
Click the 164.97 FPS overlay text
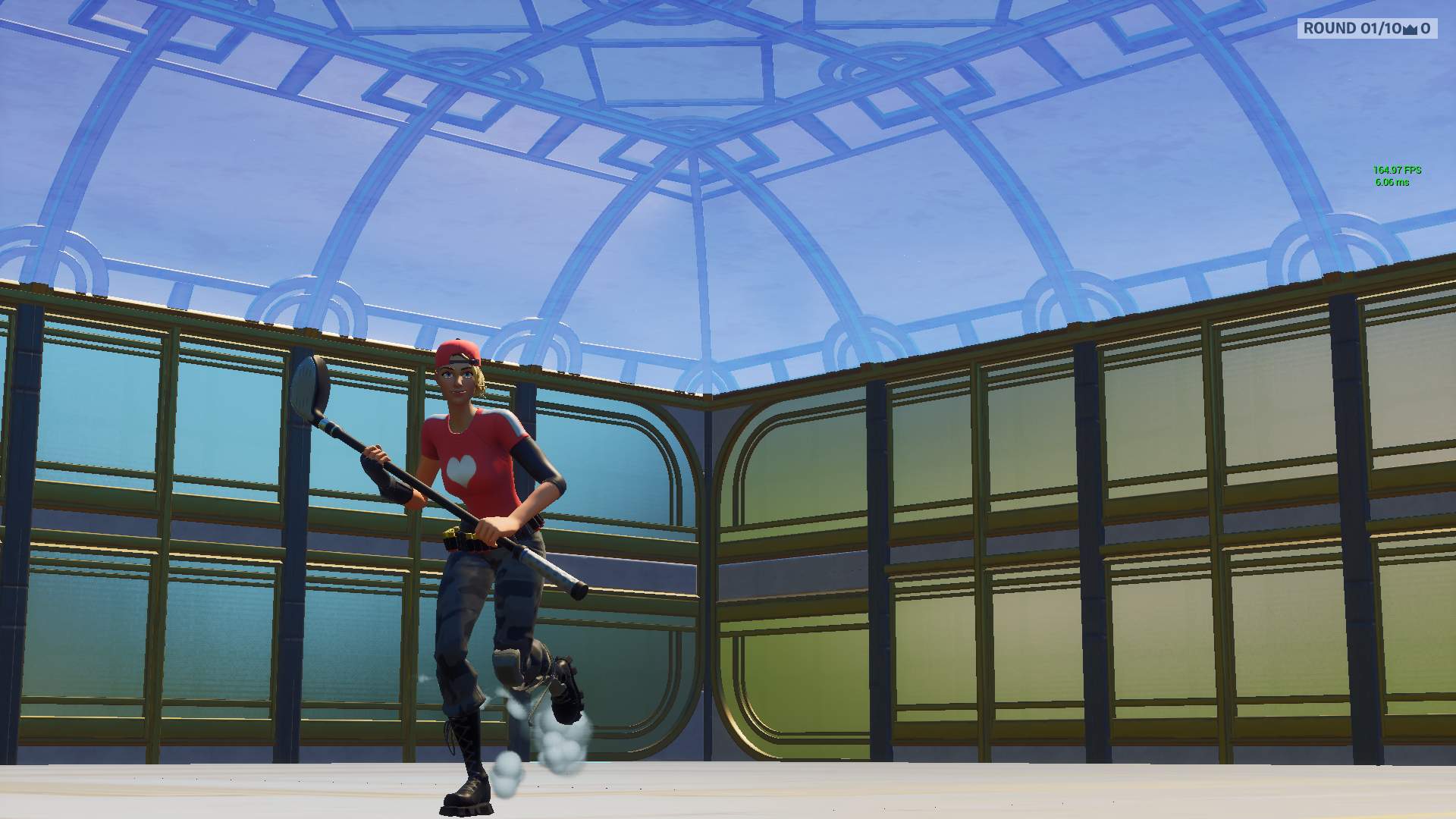point(1398,170)
